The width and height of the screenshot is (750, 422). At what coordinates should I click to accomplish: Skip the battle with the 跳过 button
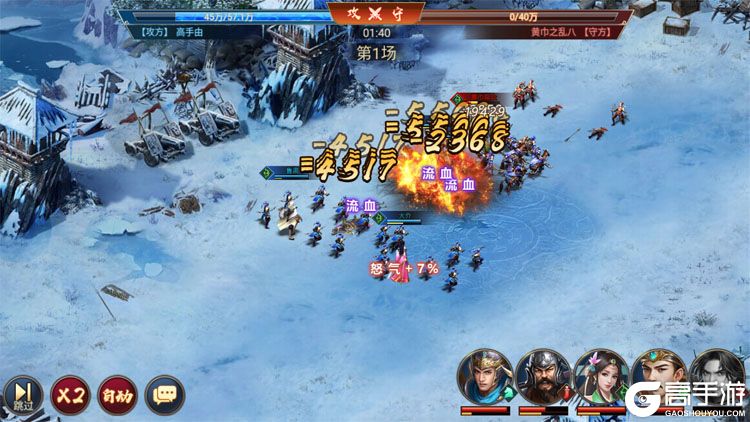coord(22,395)
